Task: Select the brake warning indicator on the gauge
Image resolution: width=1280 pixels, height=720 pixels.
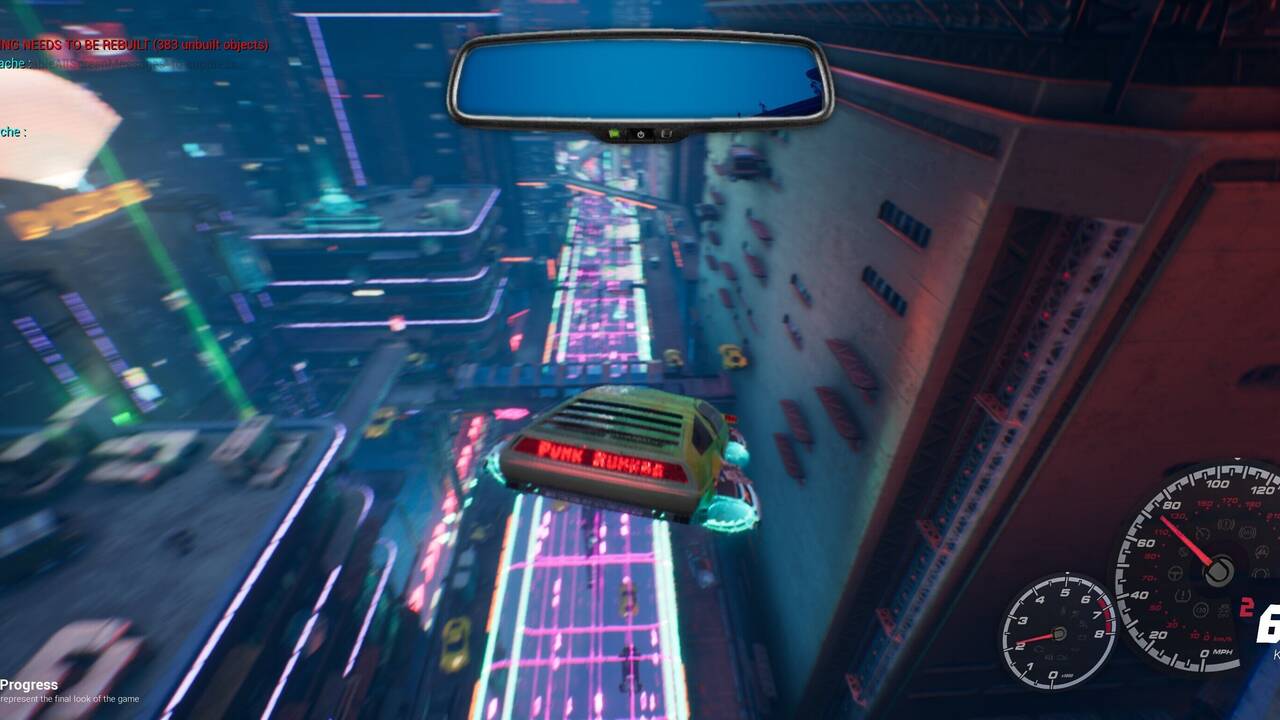Action: pyautogui.click(x=1226, y=524)
